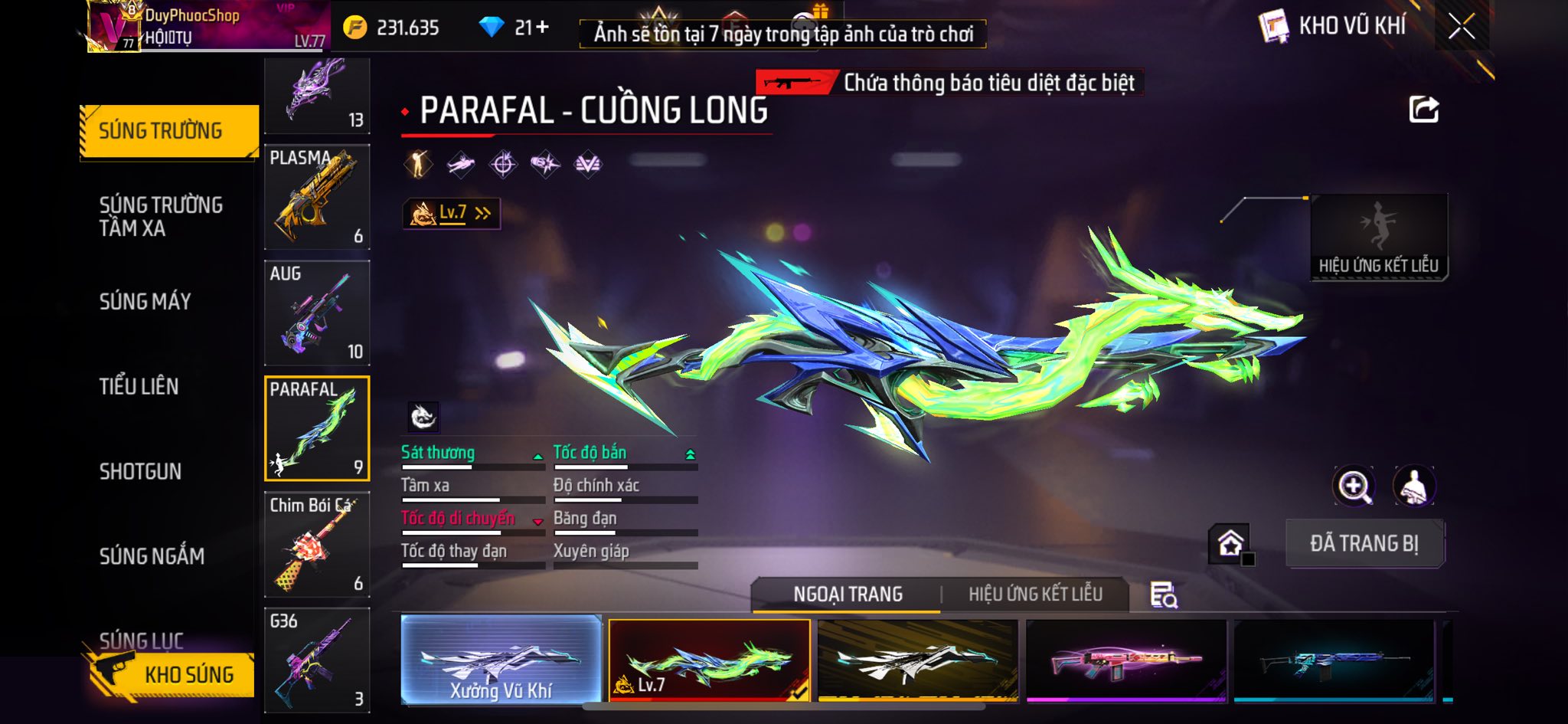Open the Shotgun category

click(x=141, y=471)
